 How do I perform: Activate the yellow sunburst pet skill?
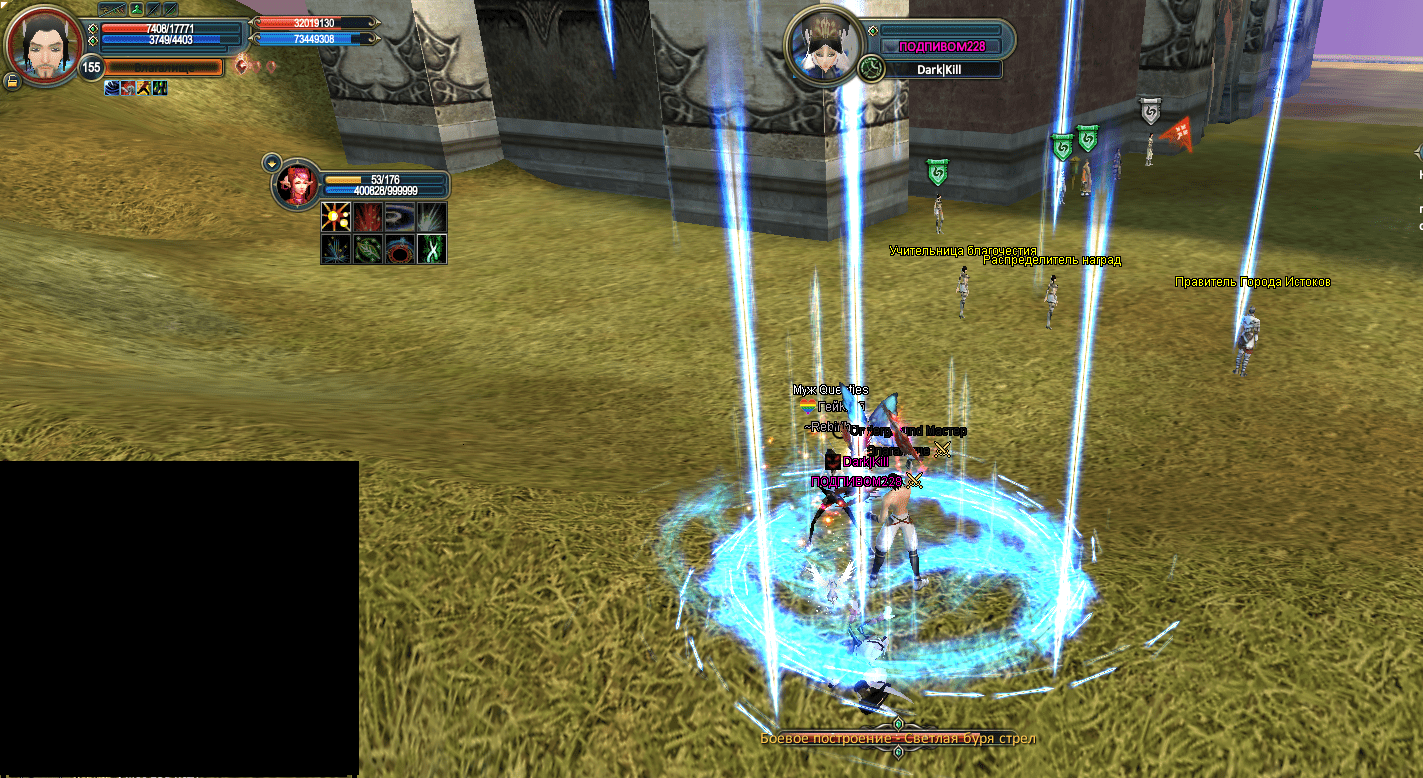point(336,218)
